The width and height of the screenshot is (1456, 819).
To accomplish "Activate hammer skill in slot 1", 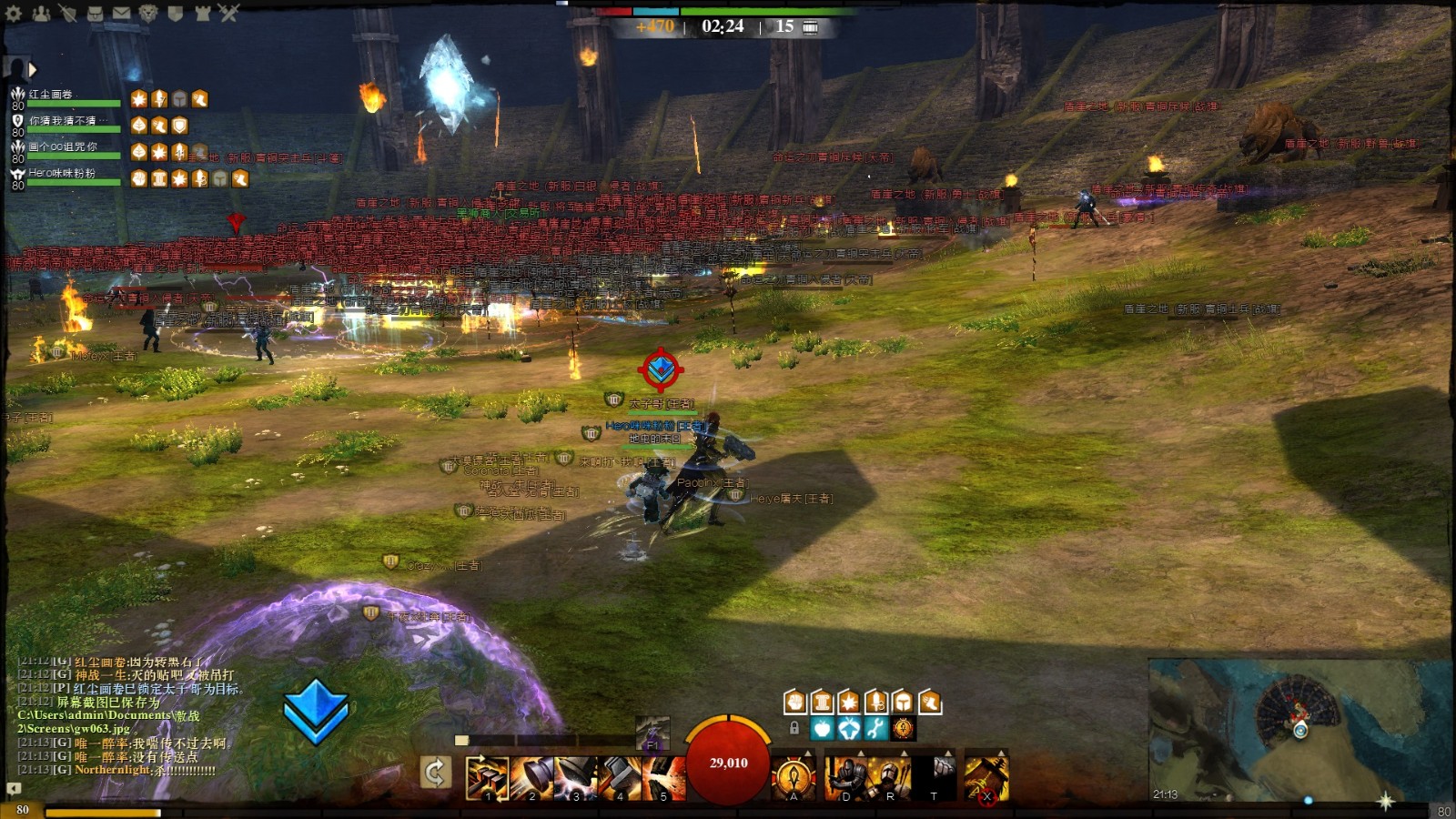I will click(487, 778).
